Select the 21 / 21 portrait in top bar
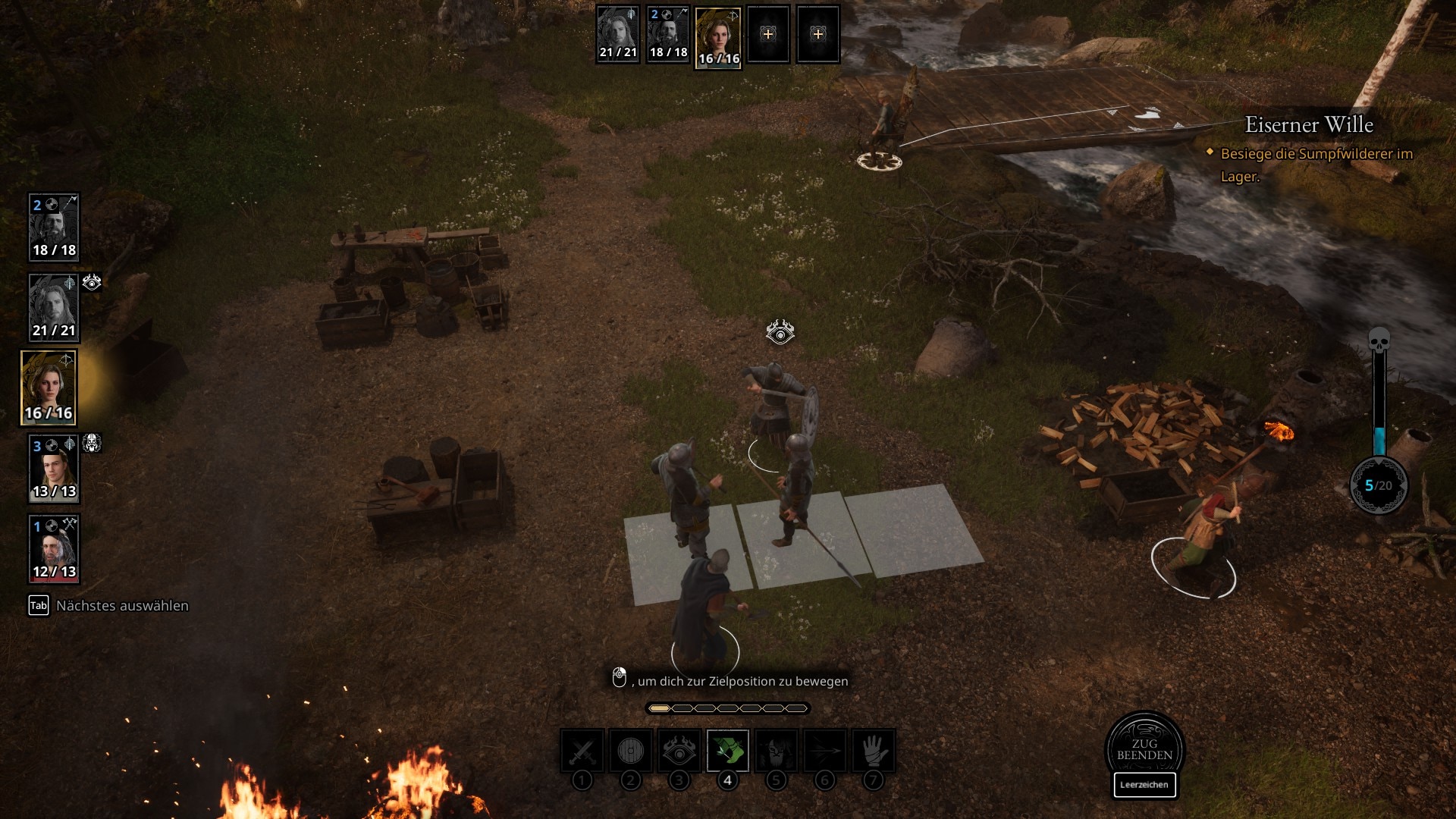The height and width of the screenshot is (819, 1456). [617, 34]
